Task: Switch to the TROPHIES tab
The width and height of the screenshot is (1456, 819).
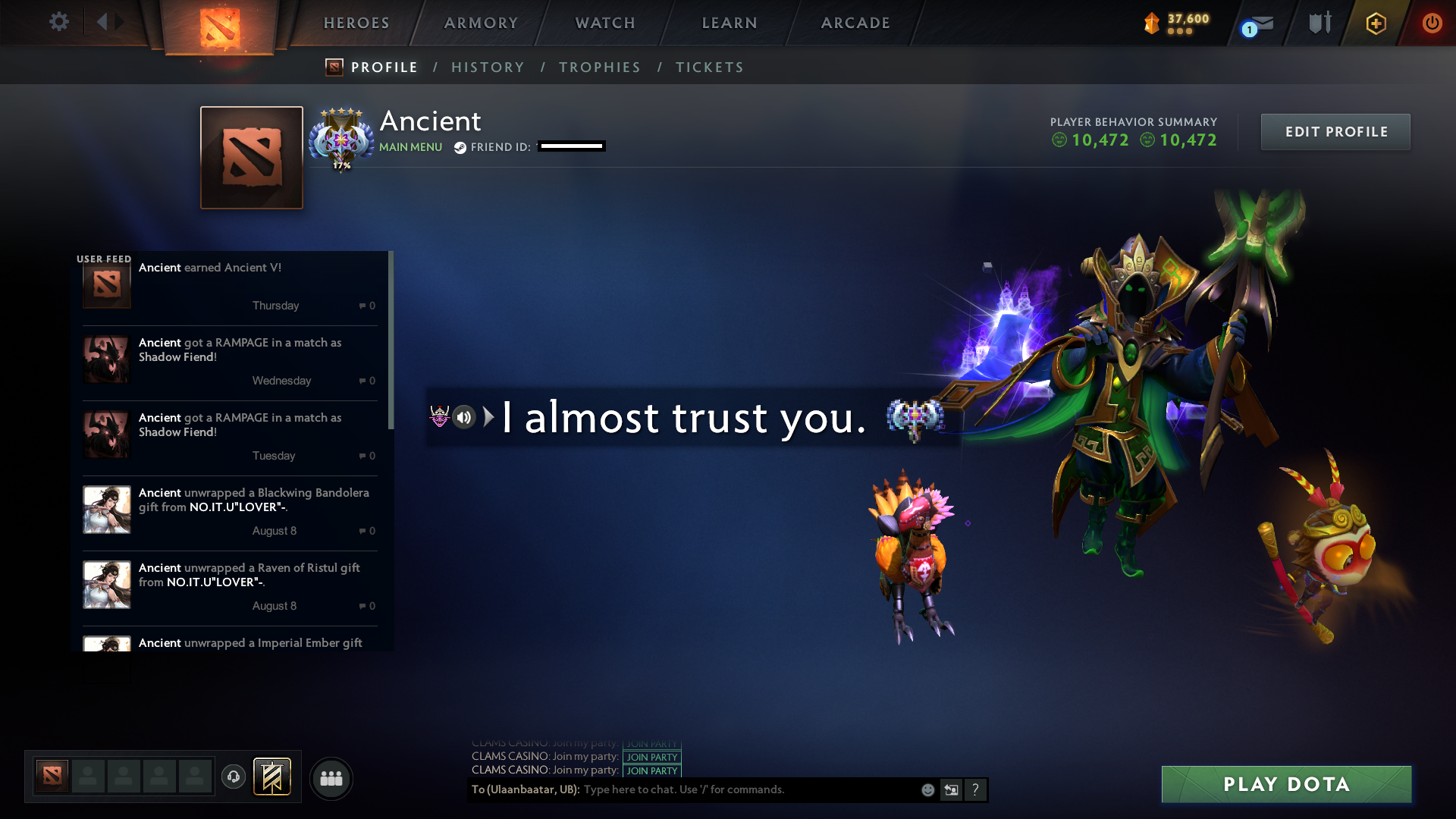Action: 599,67
